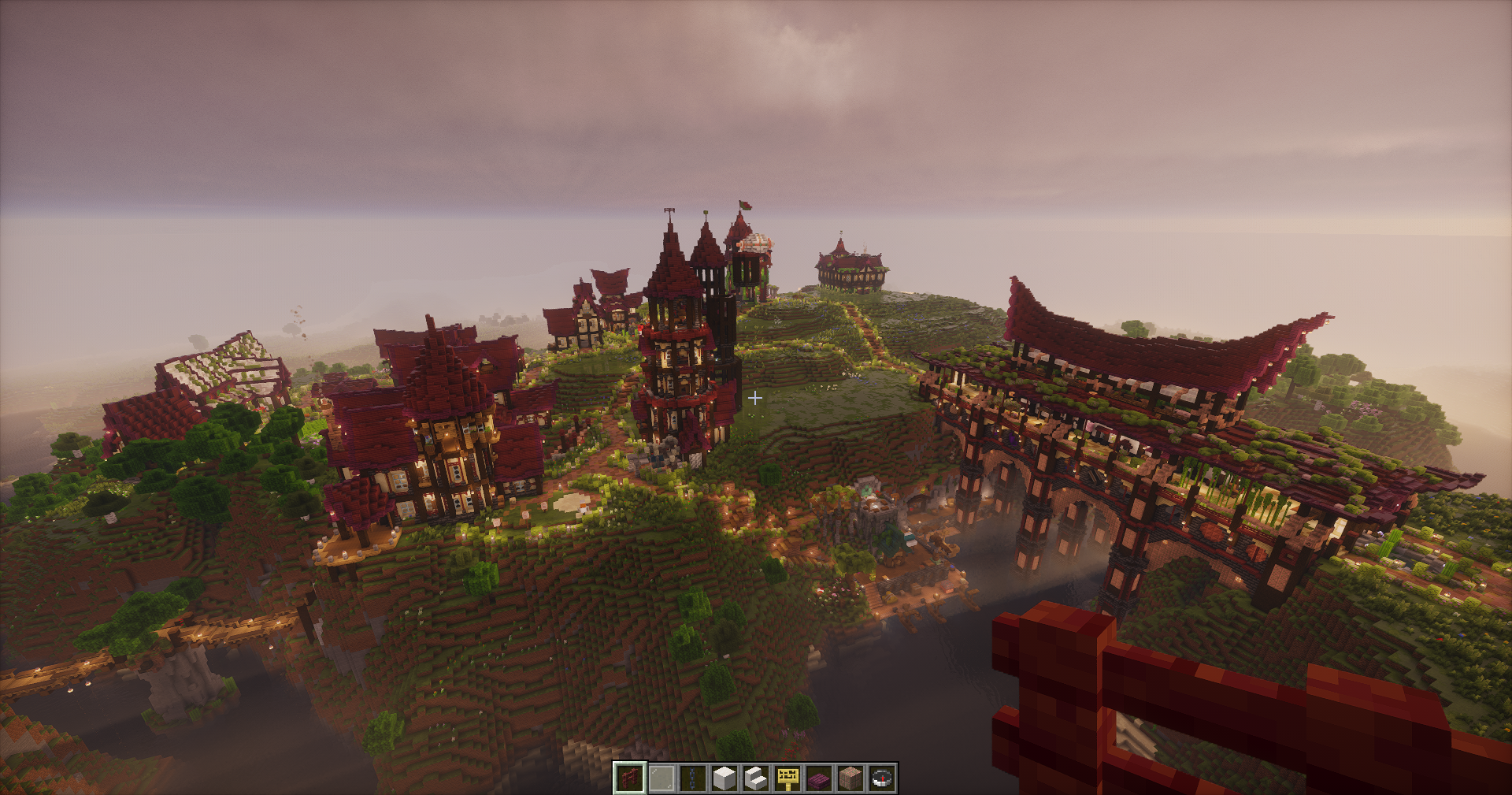Select the compass hotbar slot

(x=882, y=778)
